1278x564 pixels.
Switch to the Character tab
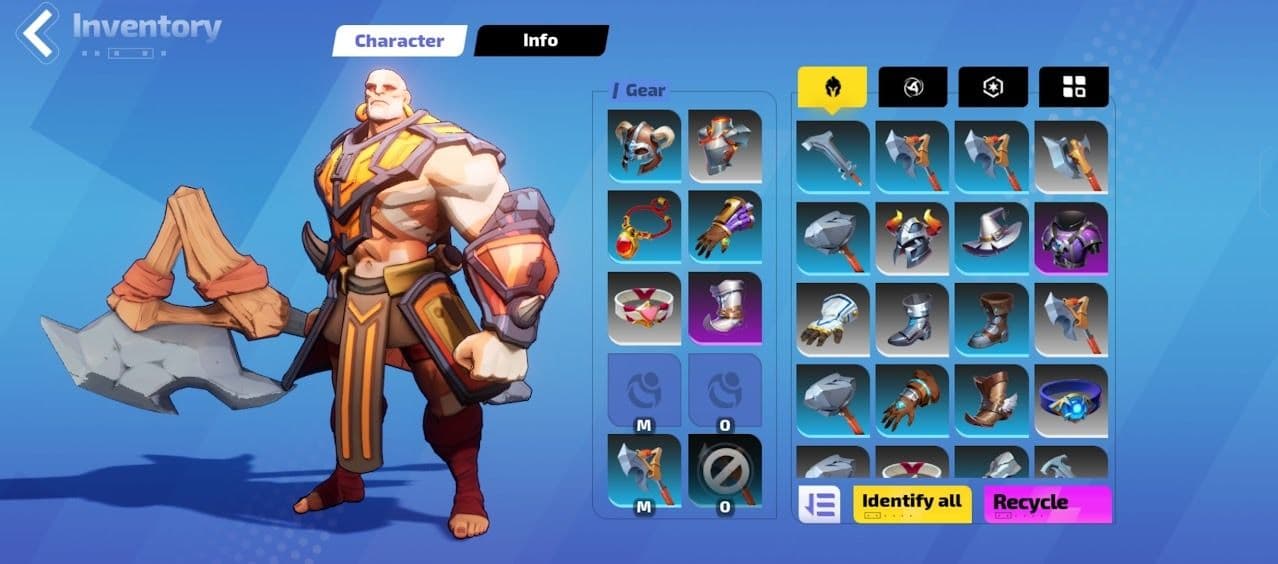coord(399,41)
